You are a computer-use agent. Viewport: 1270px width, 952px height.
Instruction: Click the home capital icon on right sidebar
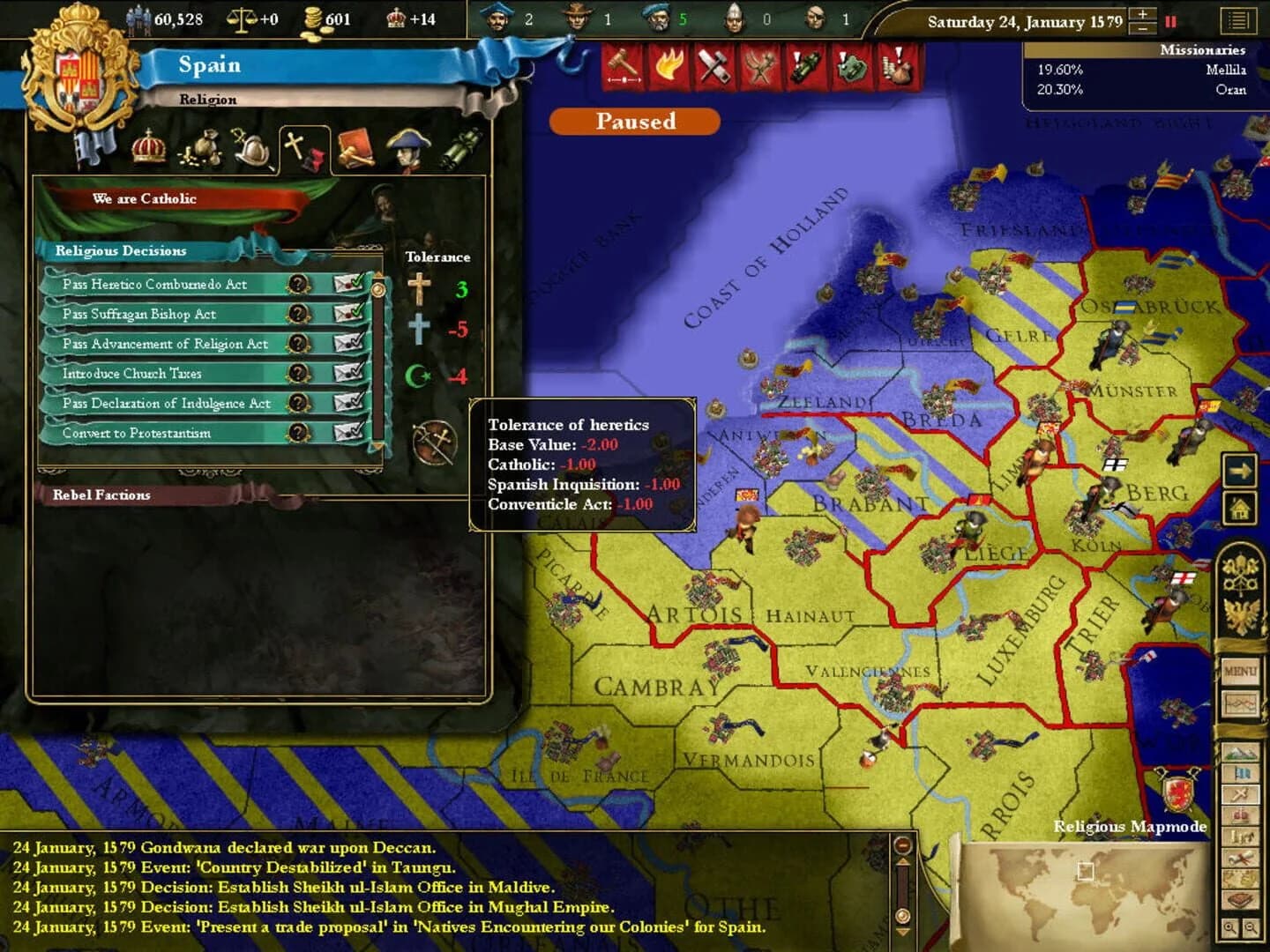[x=1241, y=509]
